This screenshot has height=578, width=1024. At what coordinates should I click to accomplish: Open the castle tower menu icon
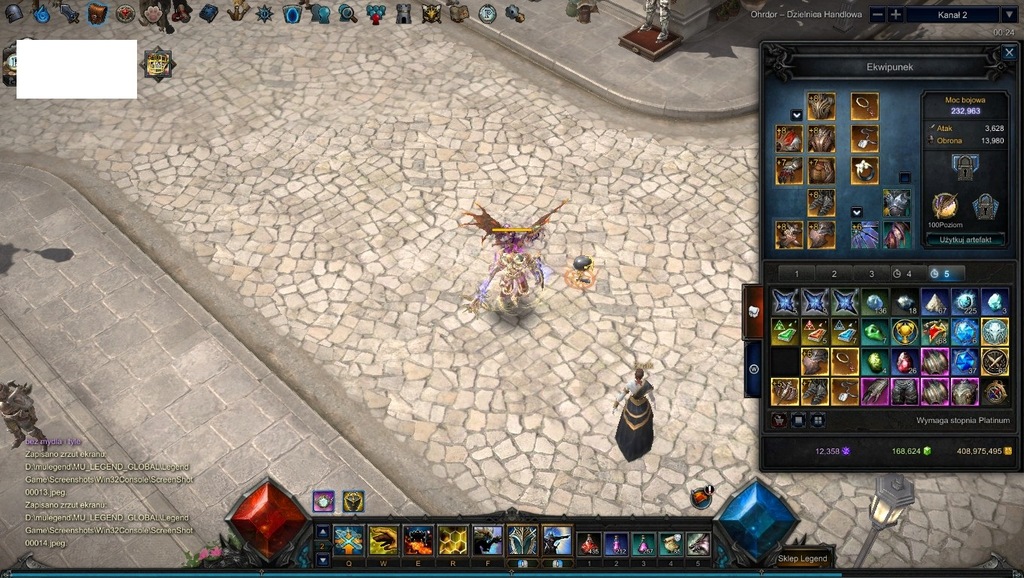pyautogui.click(x=404, y=13)
